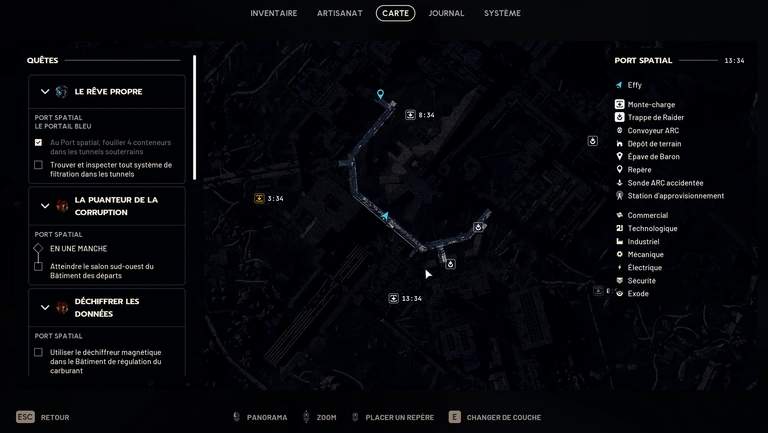Select the Effy player entry in legend
Image resolution: width=768 pixels, height=433 pixels.
(634, 85)
